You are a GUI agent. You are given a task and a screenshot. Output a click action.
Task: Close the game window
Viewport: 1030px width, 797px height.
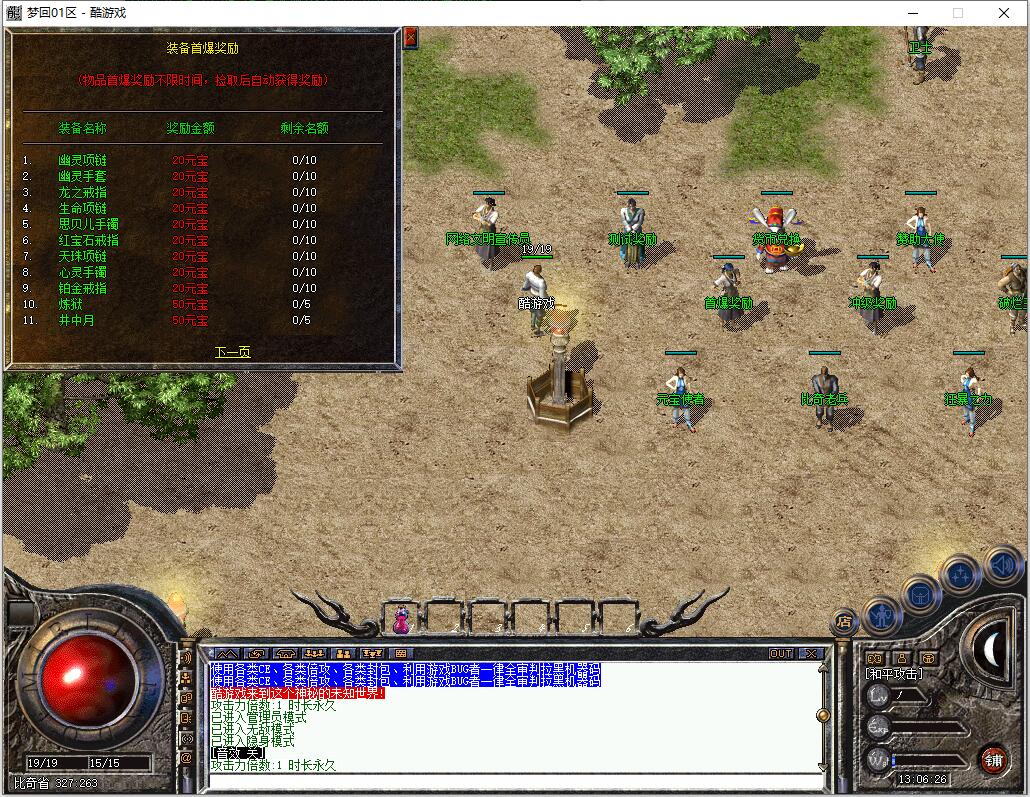tap(1005, 13)
